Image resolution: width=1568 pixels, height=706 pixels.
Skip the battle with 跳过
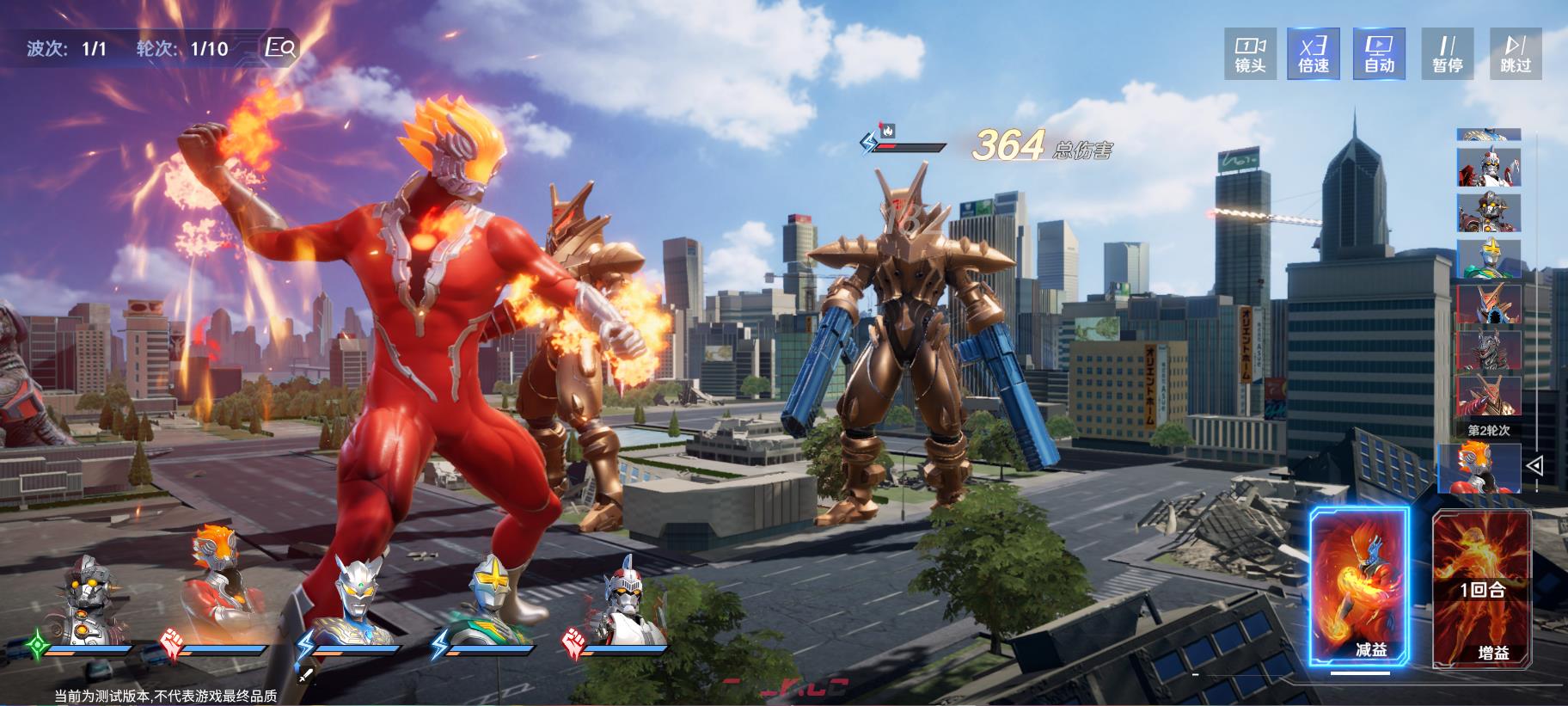1516,53
